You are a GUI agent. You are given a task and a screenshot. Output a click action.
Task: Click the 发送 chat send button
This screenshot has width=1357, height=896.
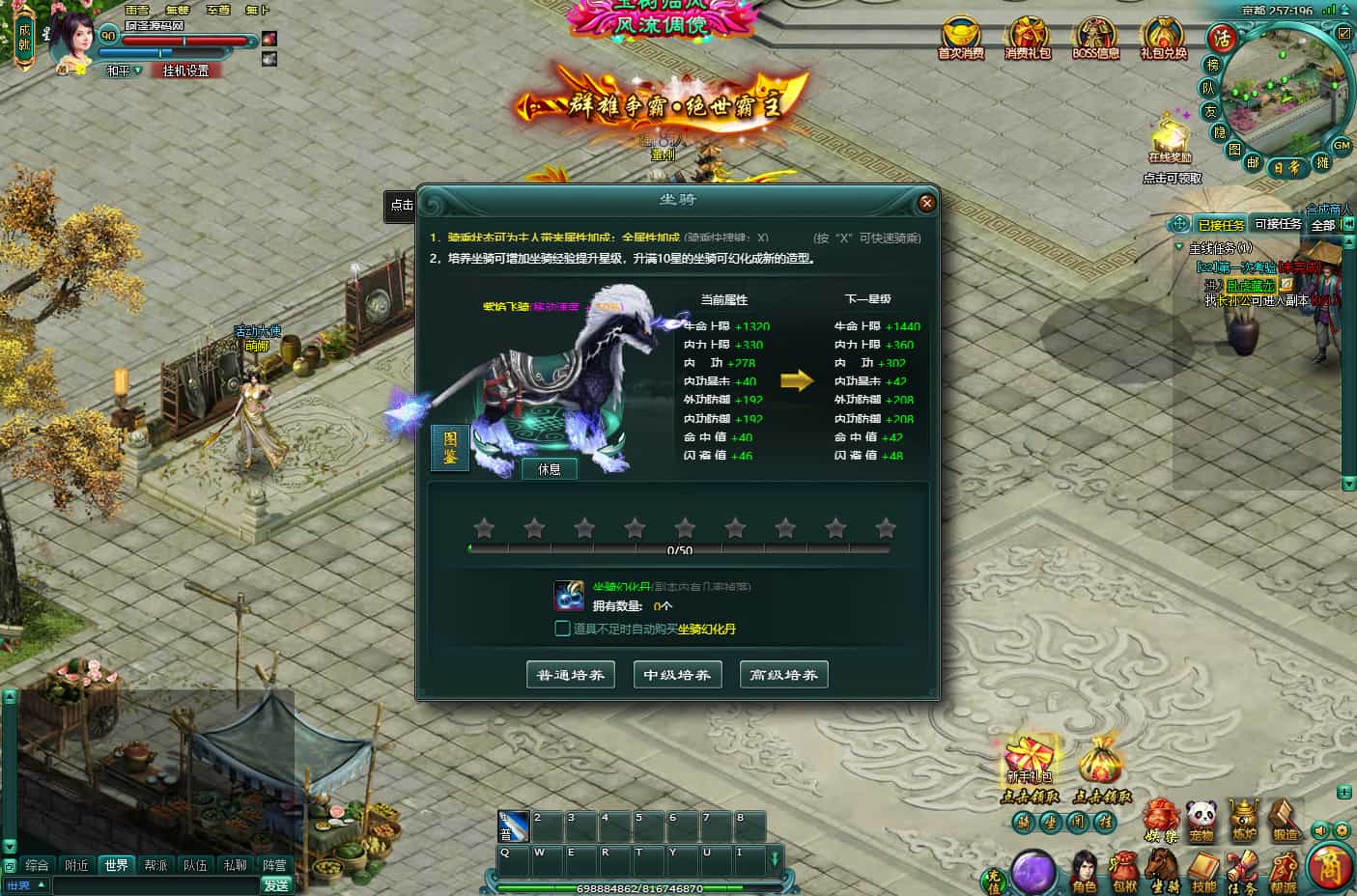pyautogui.click(x=276, y=885)
